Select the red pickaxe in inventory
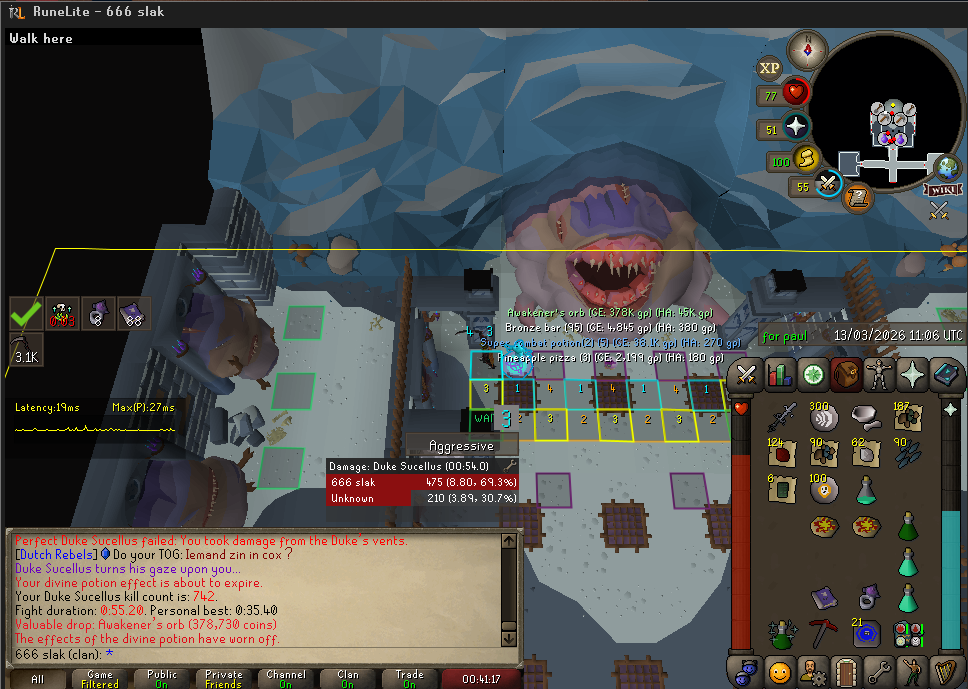This screenshot has height=689, width=968. pyautogui.click(x=823, y=634)
